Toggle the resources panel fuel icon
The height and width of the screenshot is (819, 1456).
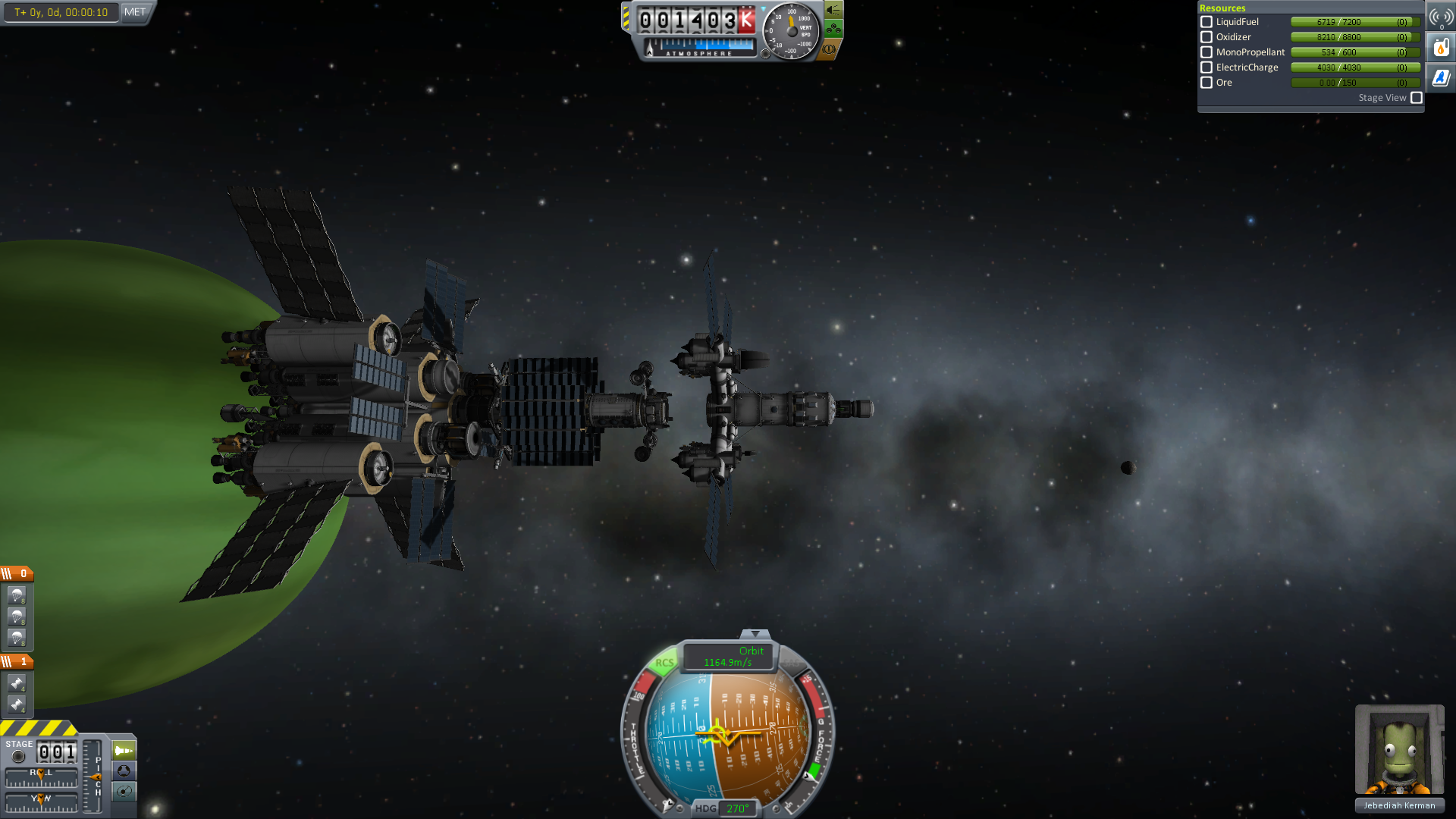coord(1441,48)
